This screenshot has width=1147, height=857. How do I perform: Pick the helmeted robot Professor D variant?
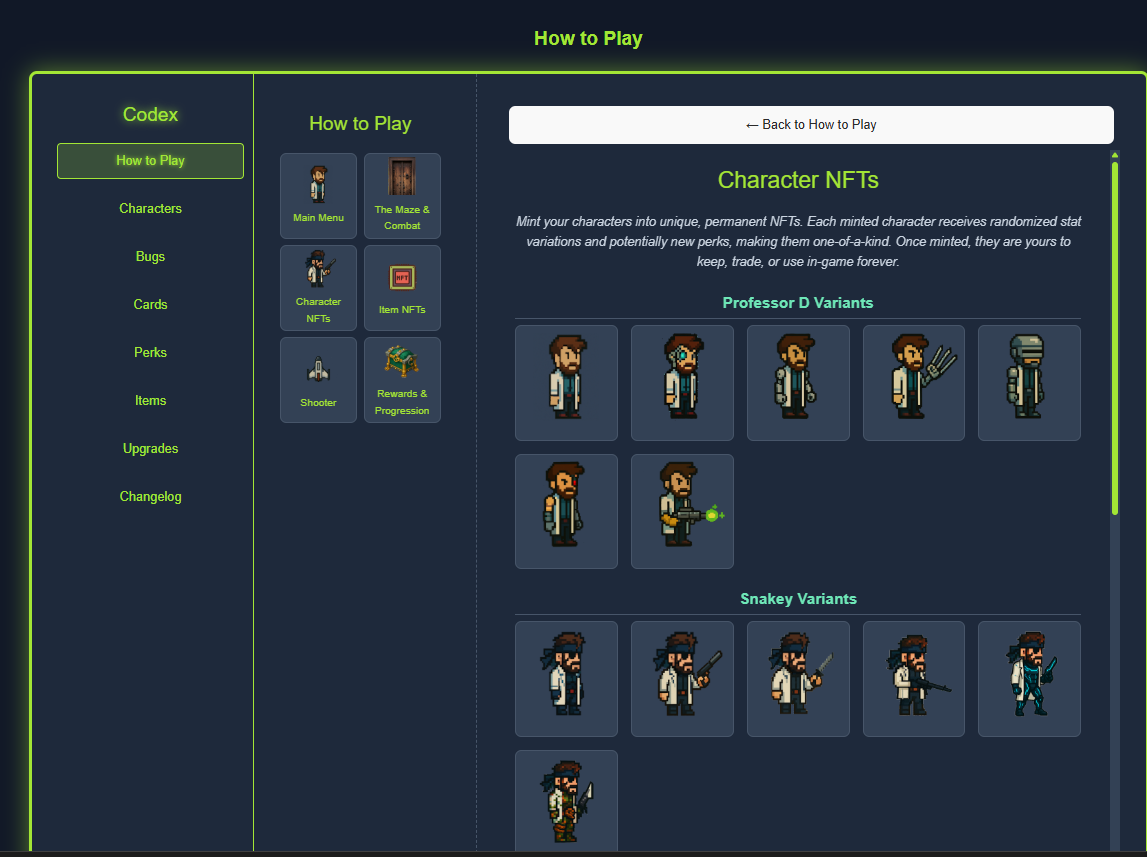(x=1029, y=383)
